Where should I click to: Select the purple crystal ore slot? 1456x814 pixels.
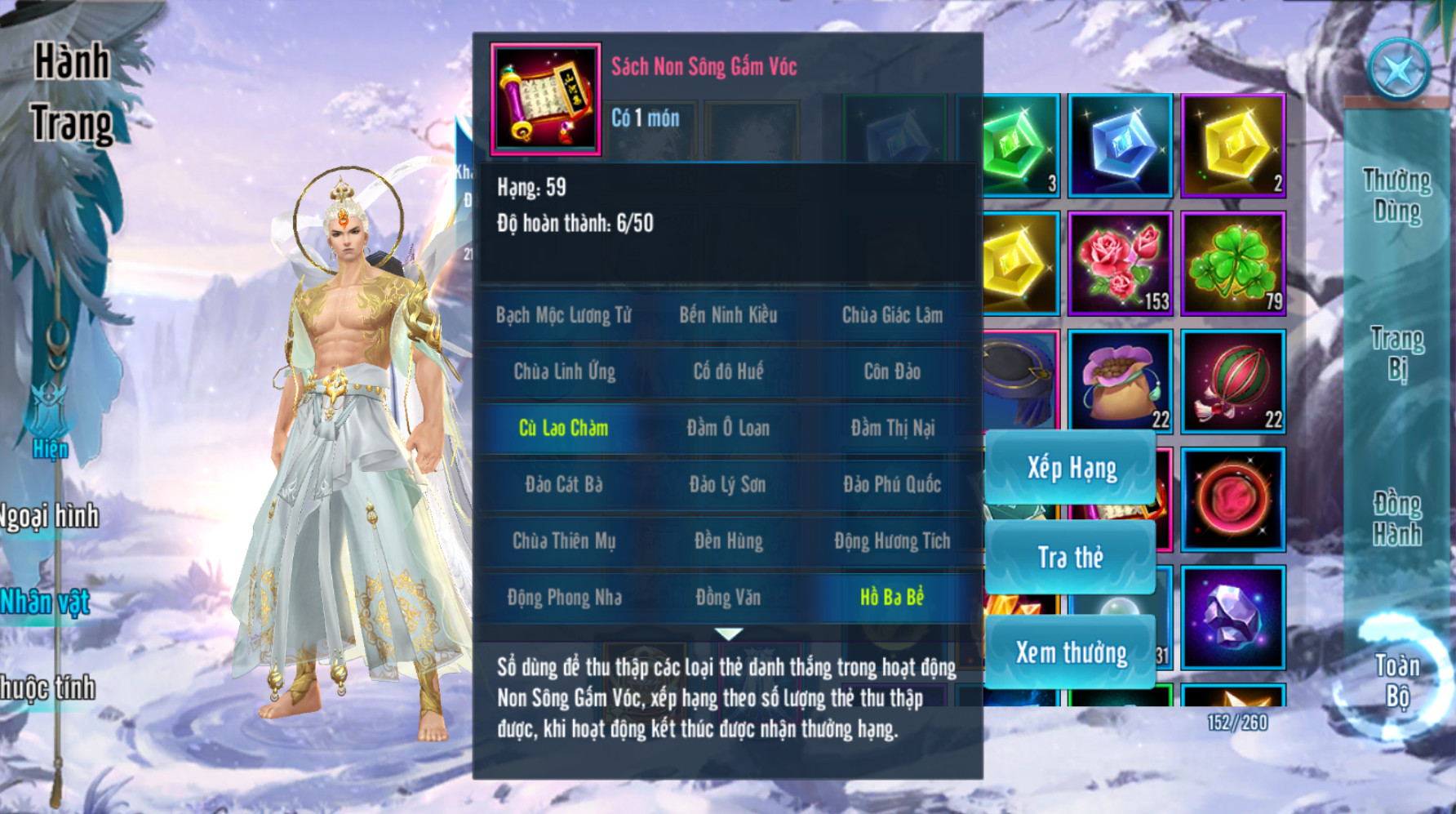tap(1233, 617)
